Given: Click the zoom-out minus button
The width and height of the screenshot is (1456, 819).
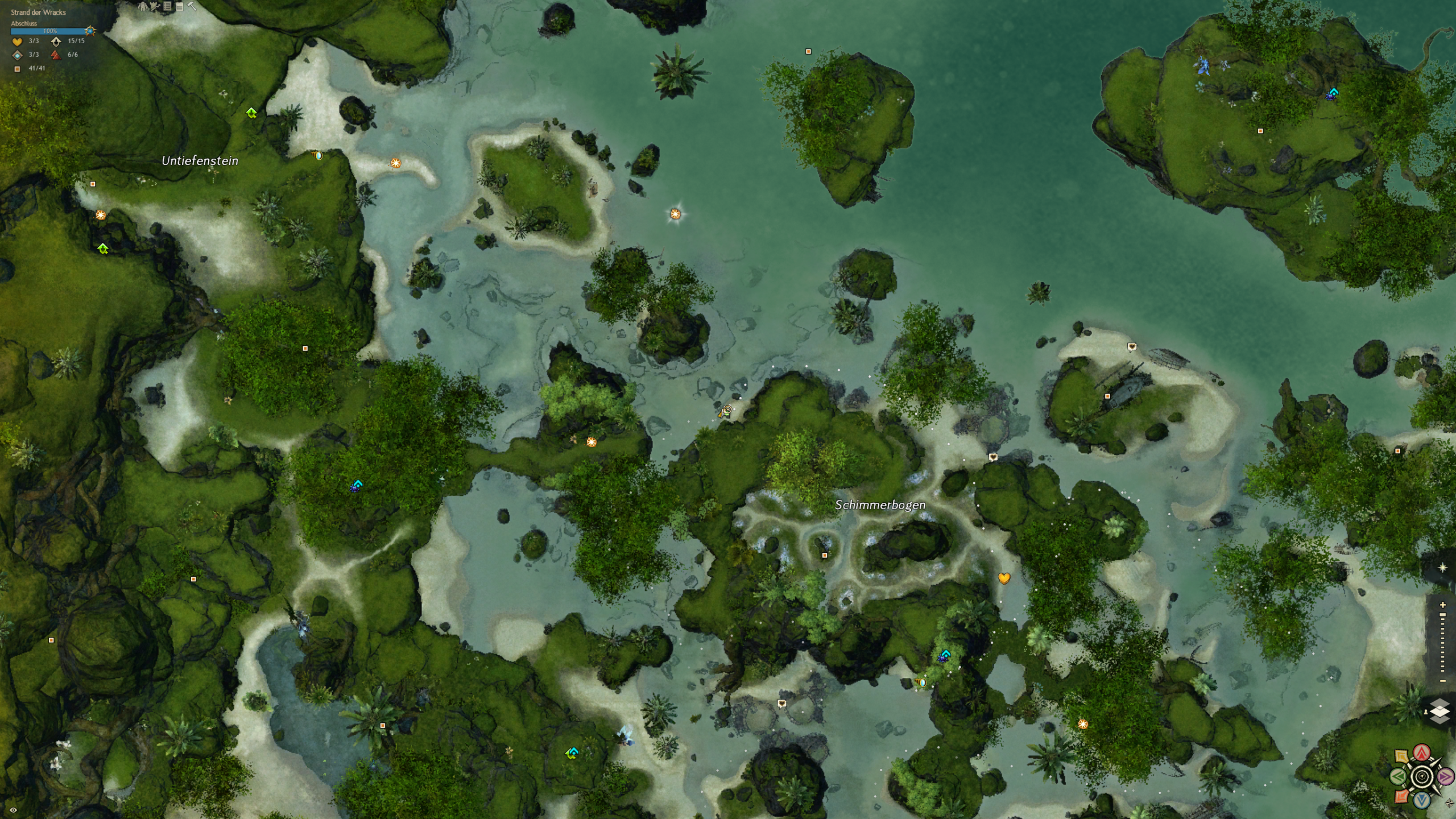Looking at the screenshot, I should pos(1443,681).
